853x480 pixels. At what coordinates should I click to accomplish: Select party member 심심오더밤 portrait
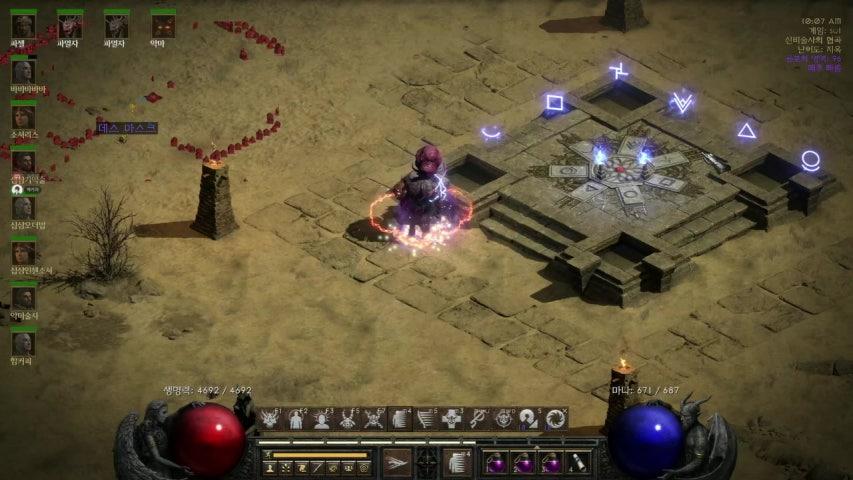point(23,208)
